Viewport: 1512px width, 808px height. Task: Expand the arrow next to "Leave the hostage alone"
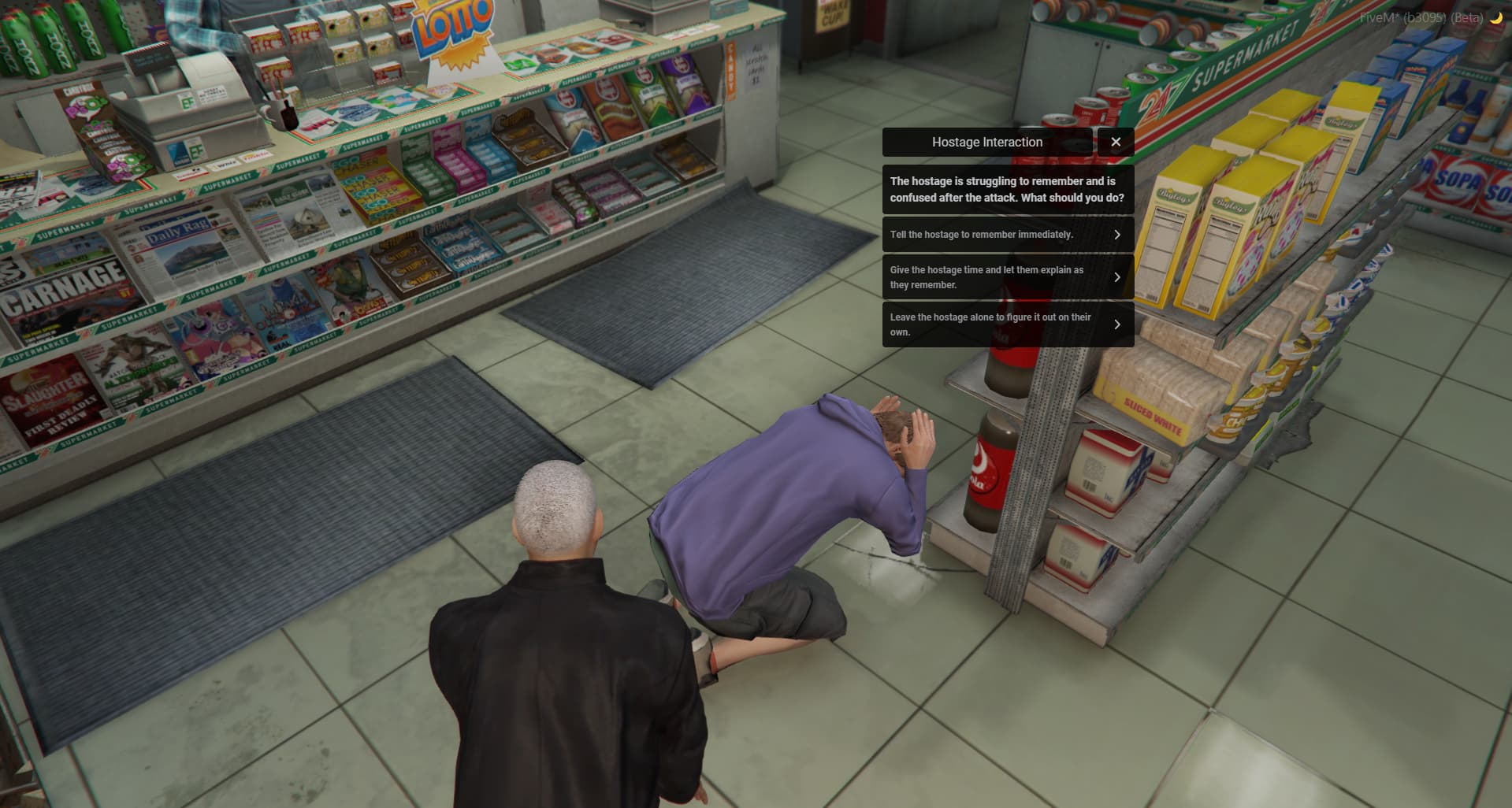[x=1118, y=324]
